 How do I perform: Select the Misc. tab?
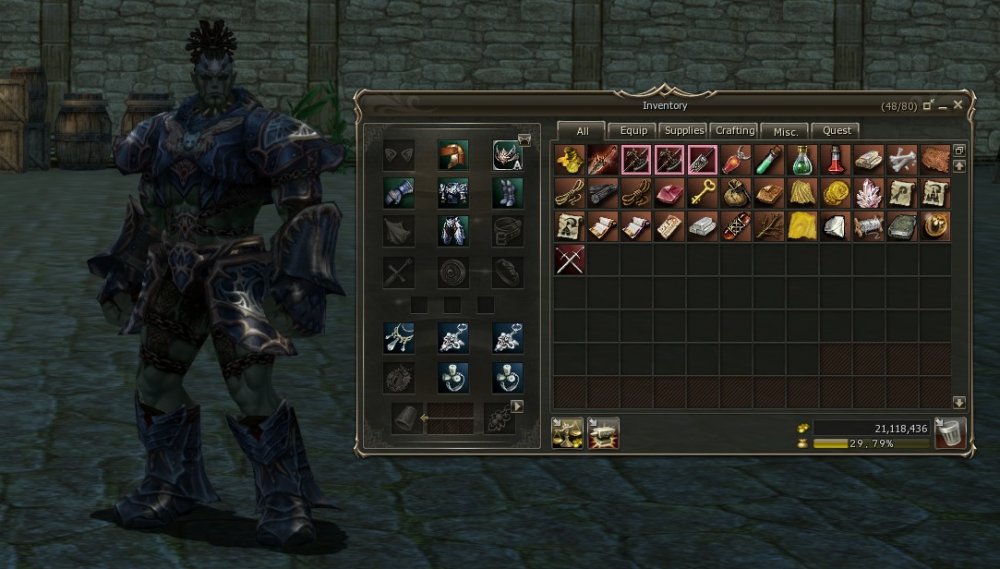(x=785, y=130)
